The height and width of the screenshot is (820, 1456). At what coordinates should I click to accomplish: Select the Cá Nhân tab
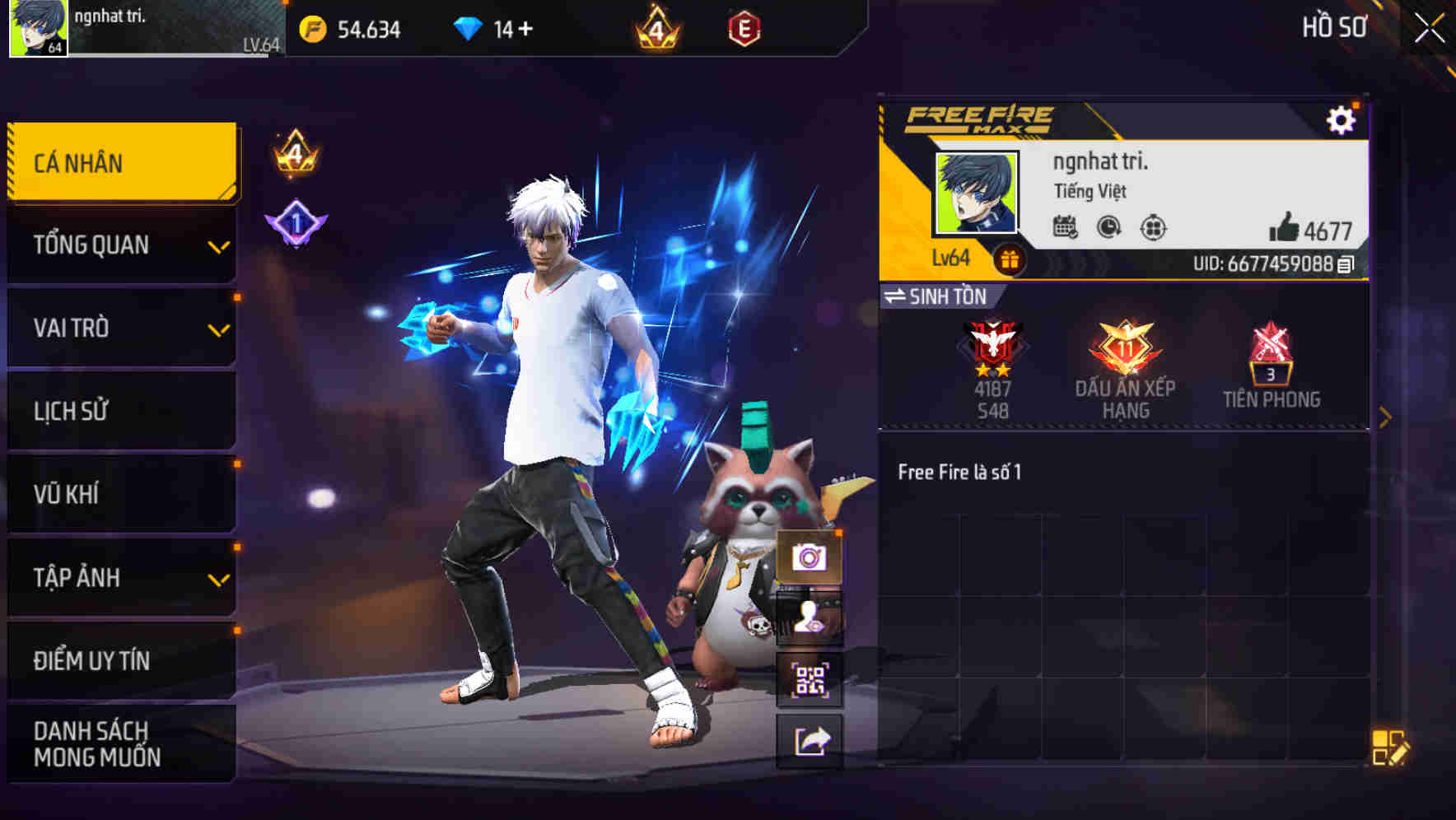[x=121, y=161]
